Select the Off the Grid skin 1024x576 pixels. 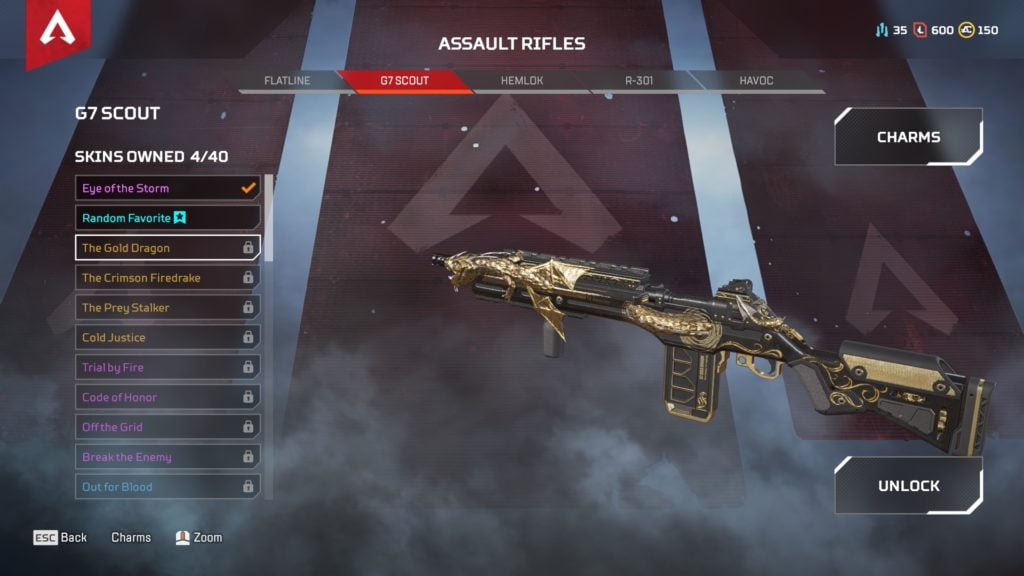[x=167, y=427]
